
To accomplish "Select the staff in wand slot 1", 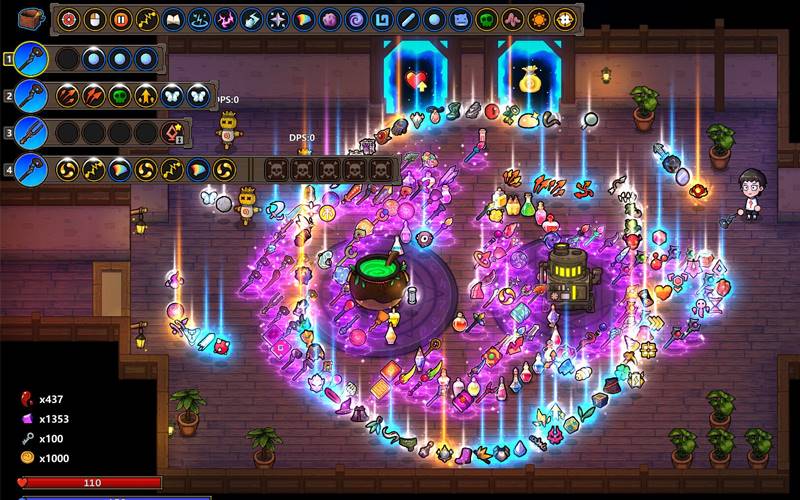I will [x=30, y=59].
